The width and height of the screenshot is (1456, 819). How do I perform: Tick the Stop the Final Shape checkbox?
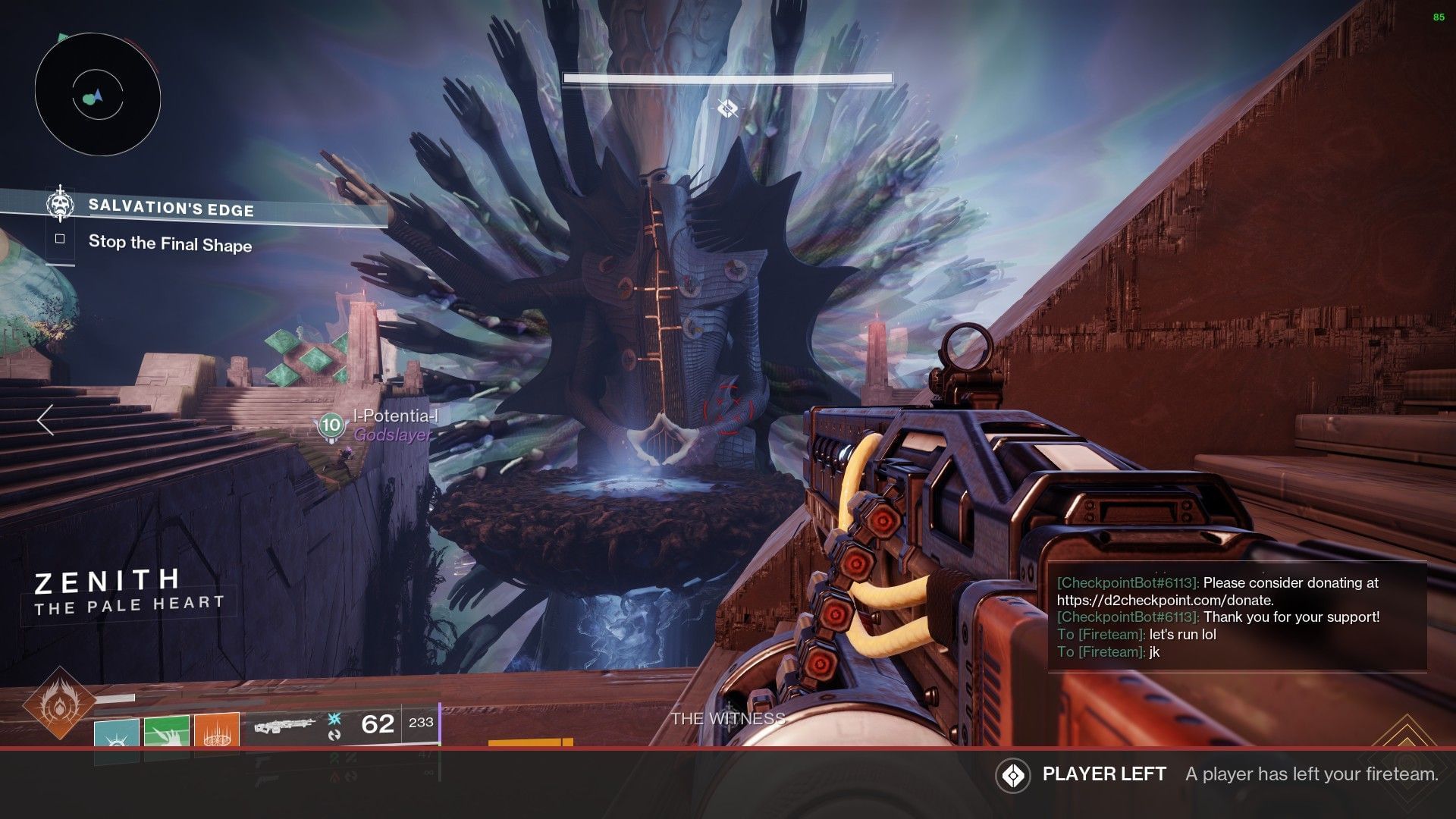tap(60, 240)
